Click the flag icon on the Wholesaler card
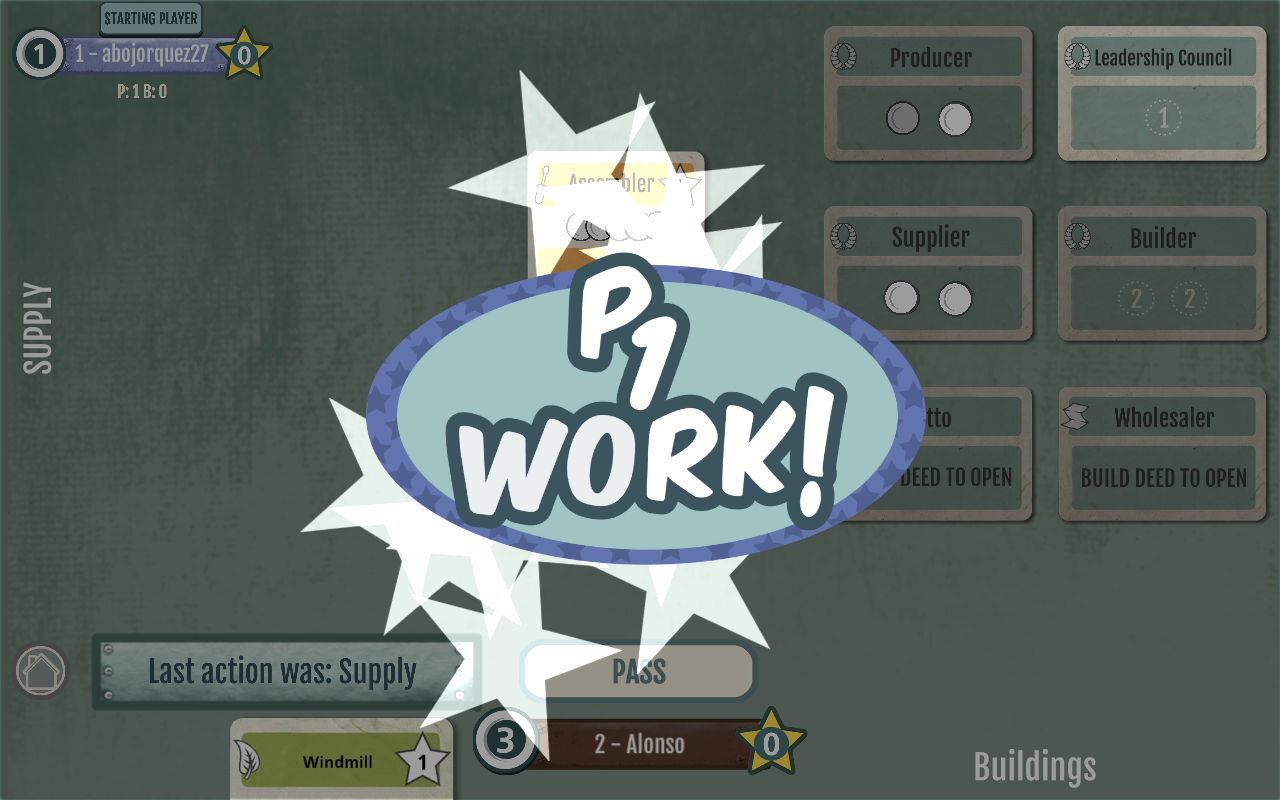Viewport: 1280px width, 800px height. tap(1075, 417)
